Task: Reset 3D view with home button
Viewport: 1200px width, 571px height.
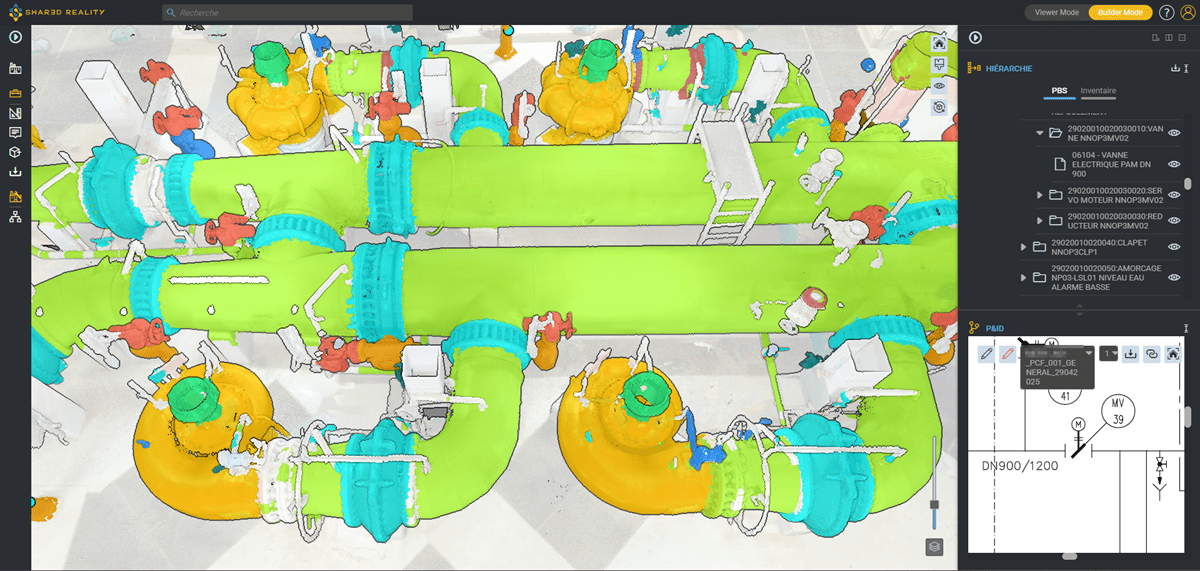Action: coord(939,43)
